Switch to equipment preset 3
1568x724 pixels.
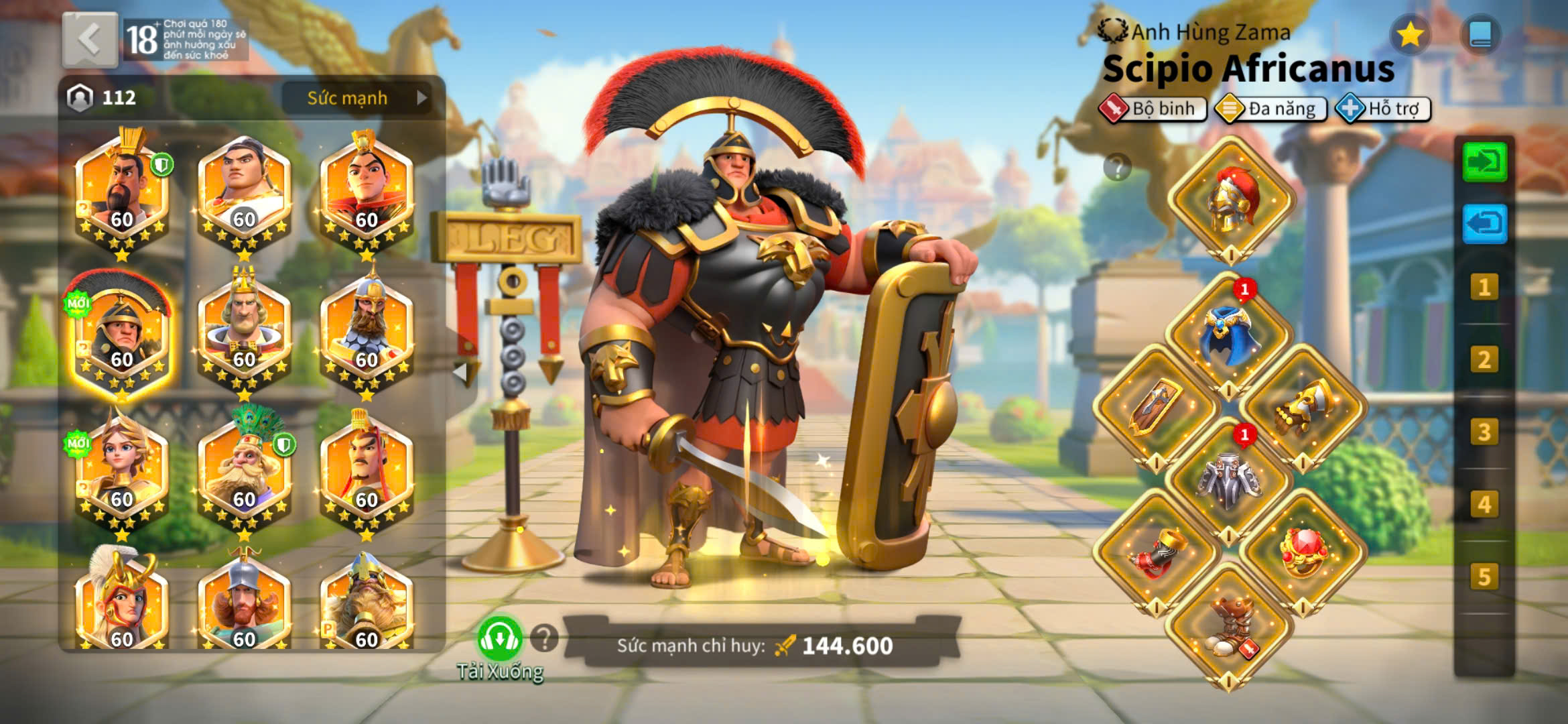pyautogui.click(x=1484, y=432)
